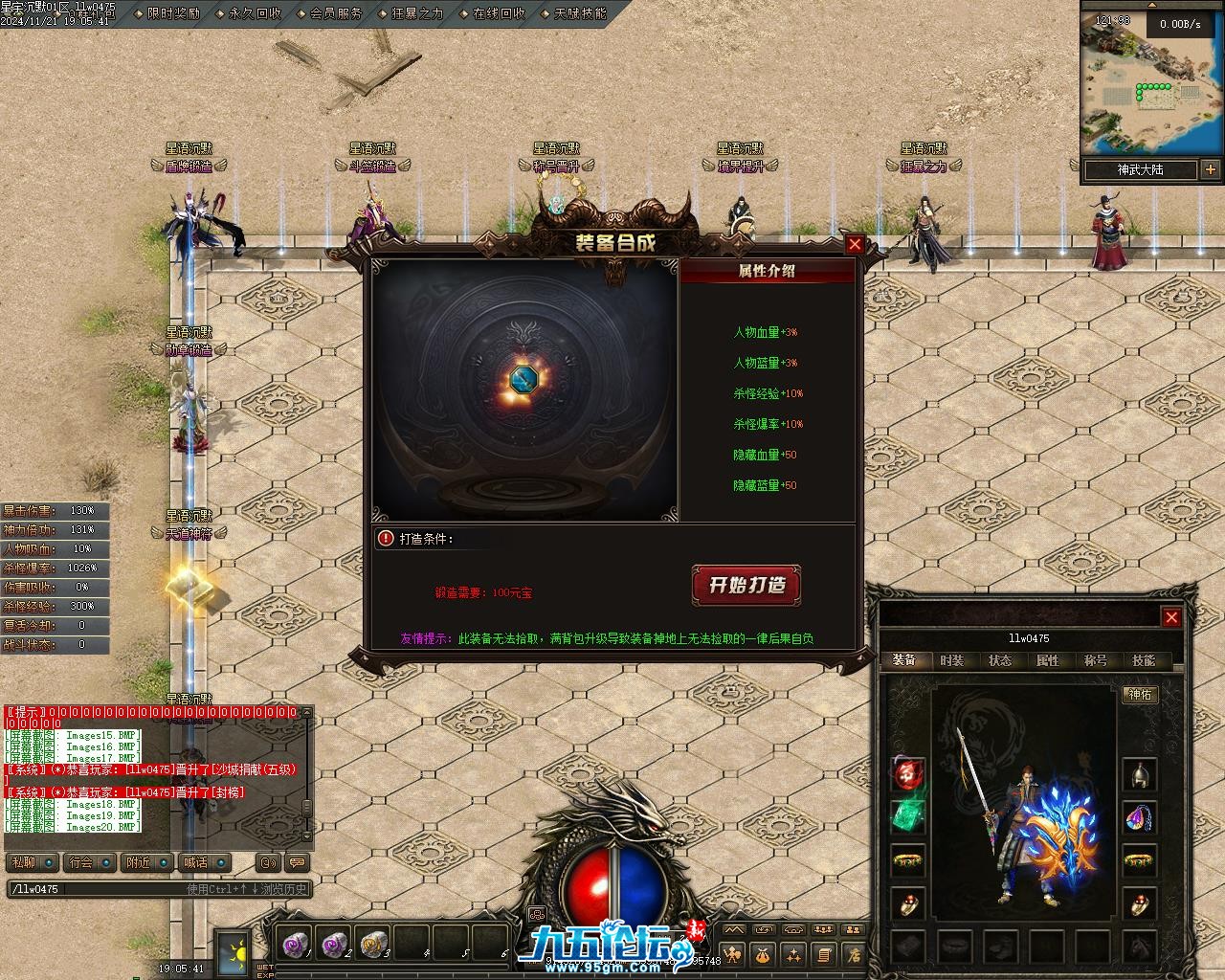
Task: Switch to the 属性 tab
Action: [x=1047, y=660]
